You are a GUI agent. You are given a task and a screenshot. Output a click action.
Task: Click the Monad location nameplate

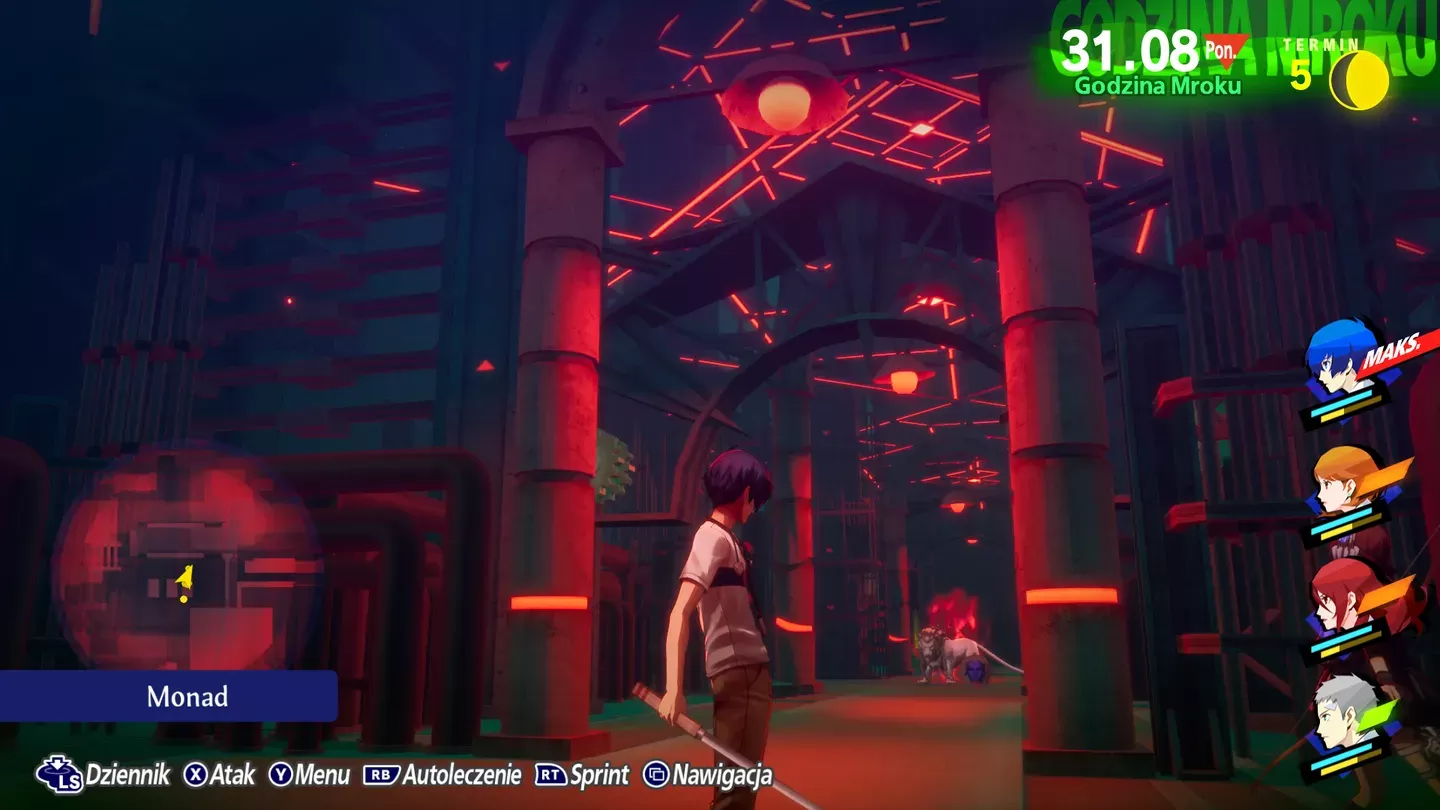tap(188, 697)
